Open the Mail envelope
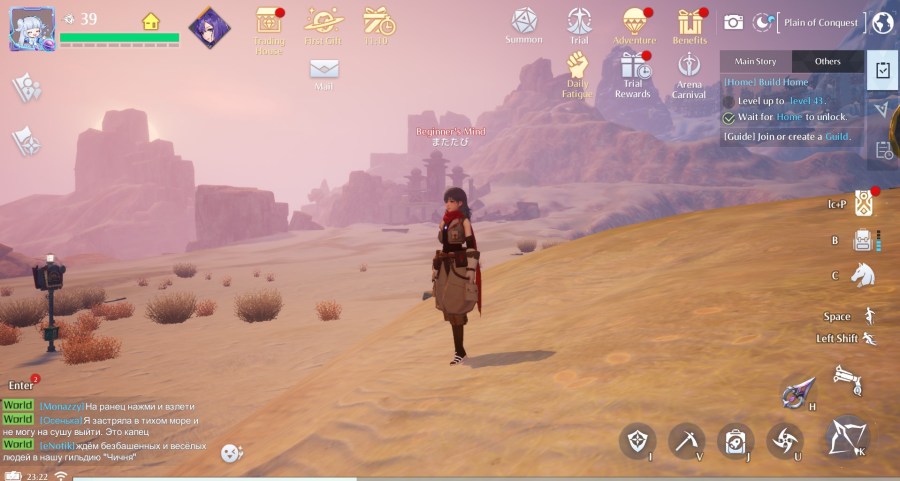The width and height of the screenshot is (900, 481). coord(323,69)
